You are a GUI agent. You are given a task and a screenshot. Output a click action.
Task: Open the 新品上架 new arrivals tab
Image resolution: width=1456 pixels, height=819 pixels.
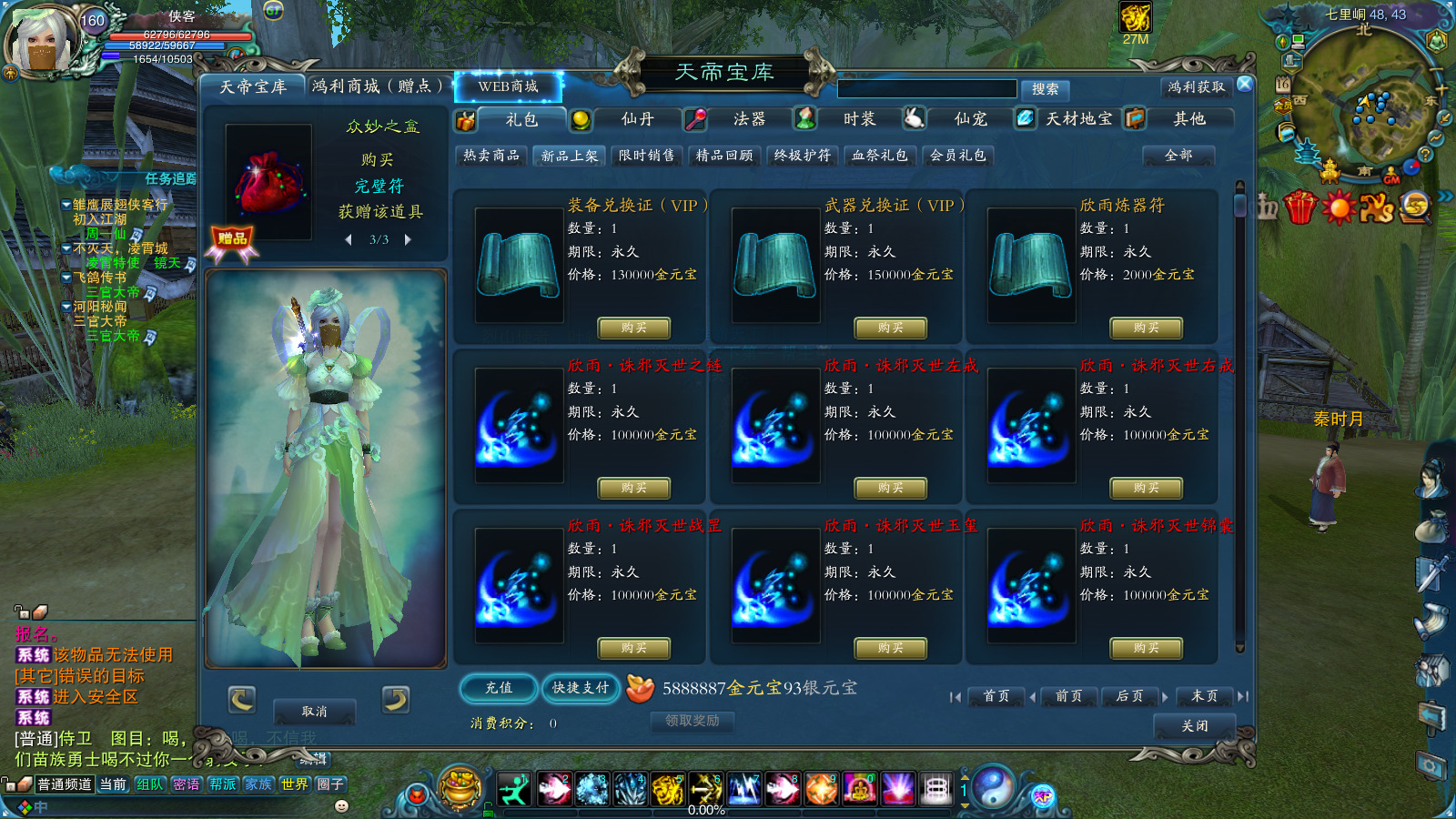point(569,156)
